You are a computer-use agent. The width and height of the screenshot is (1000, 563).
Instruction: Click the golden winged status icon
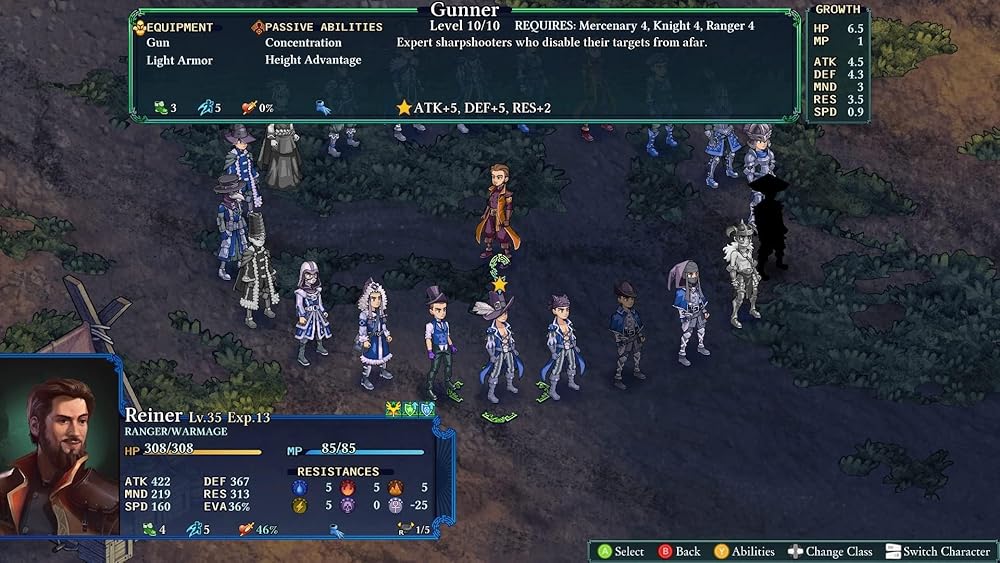pyautogui.click(x=393, y=409)
